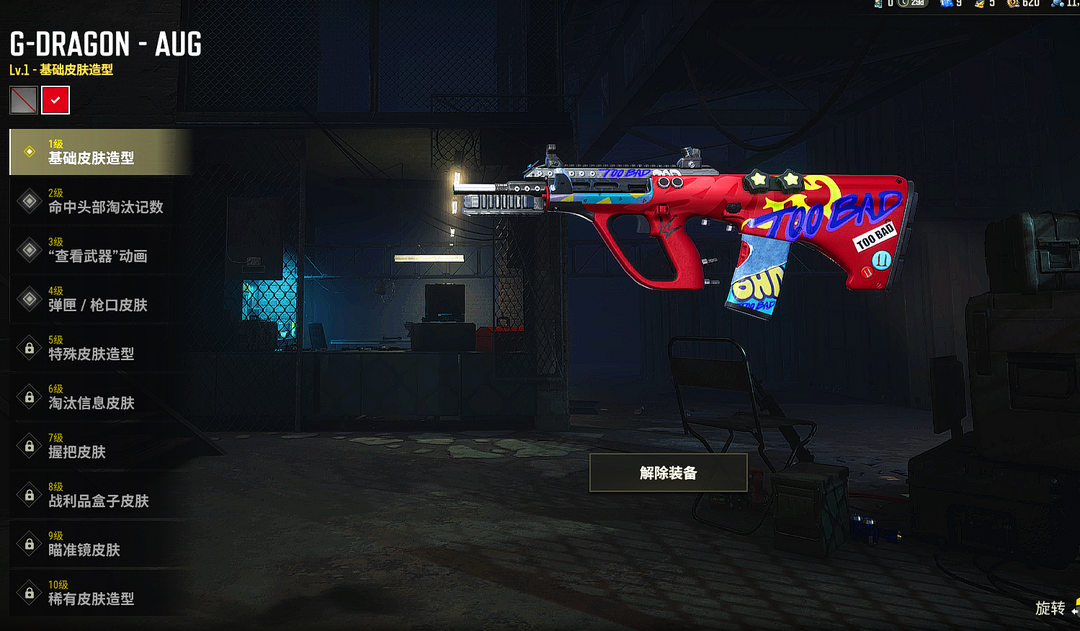Screen dimensions: 1080x631
Task: Open level 3 "查看武器"动画 entry
Action: click(98, 250)
